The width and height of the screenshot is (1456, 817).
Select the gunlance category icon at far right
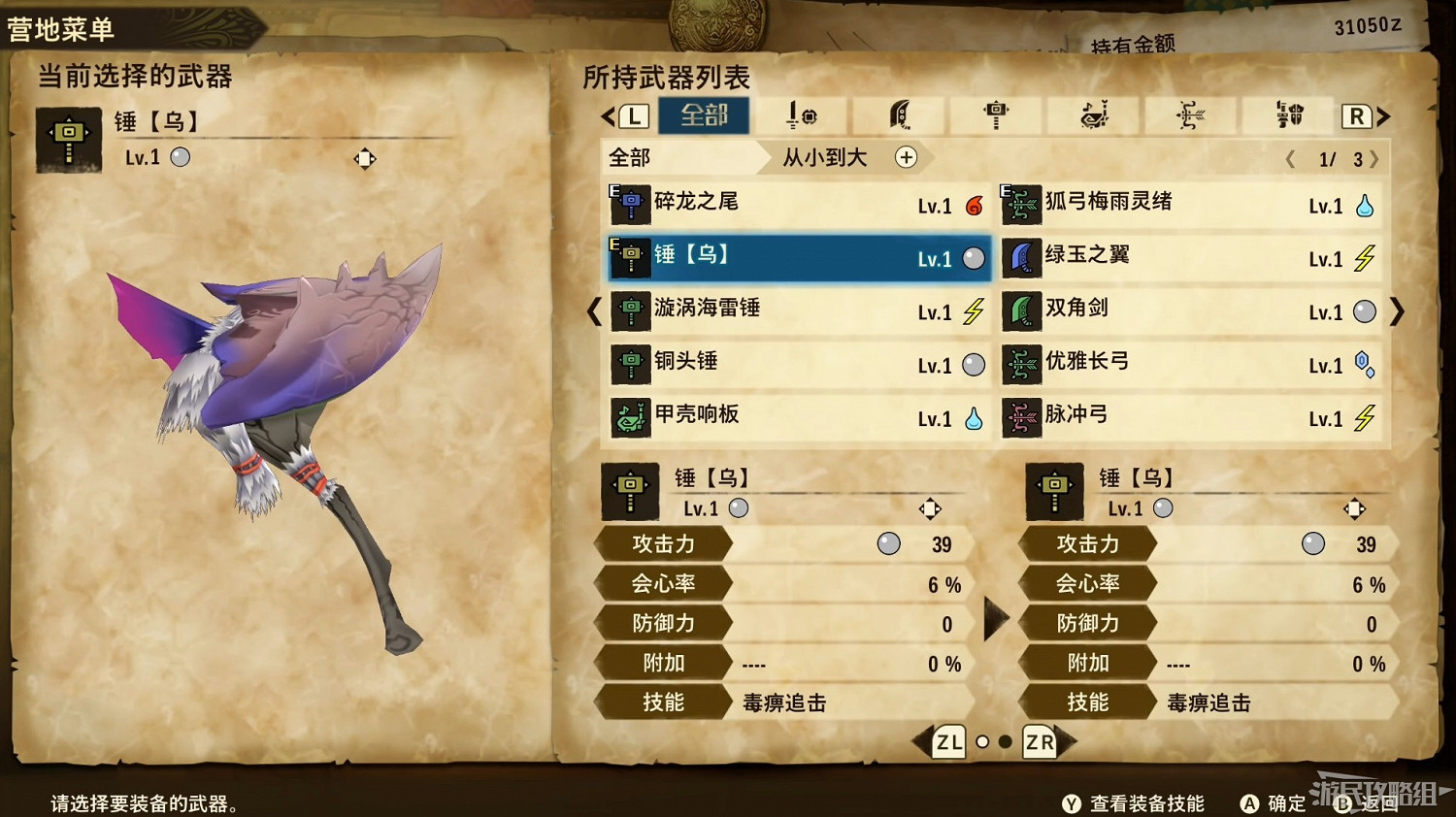click(x=1286, y=115)
